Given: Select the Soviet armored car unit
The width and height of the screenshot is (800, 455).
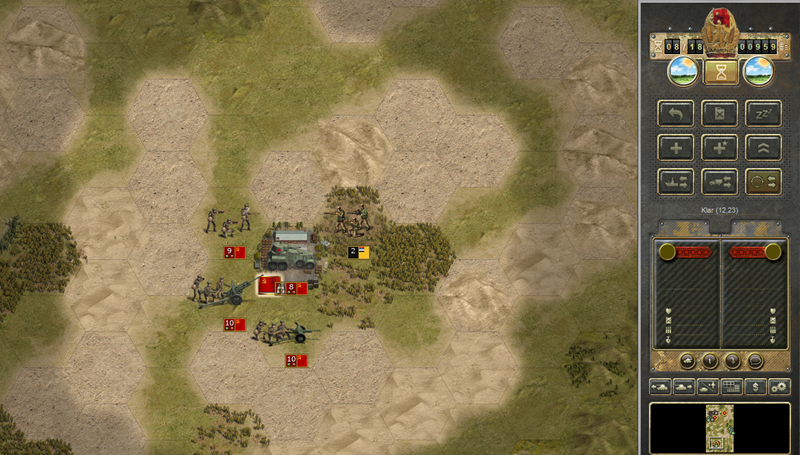Looking at the screenshot, I should (290, 257).
